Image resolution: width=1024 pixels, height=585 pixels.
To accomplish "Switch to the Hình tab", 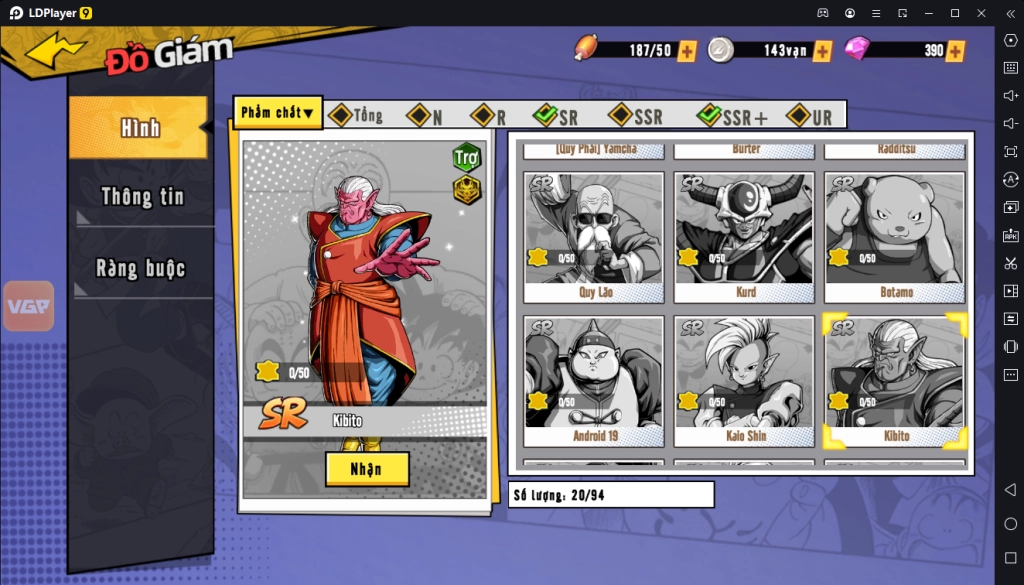I will pos(139,128).
